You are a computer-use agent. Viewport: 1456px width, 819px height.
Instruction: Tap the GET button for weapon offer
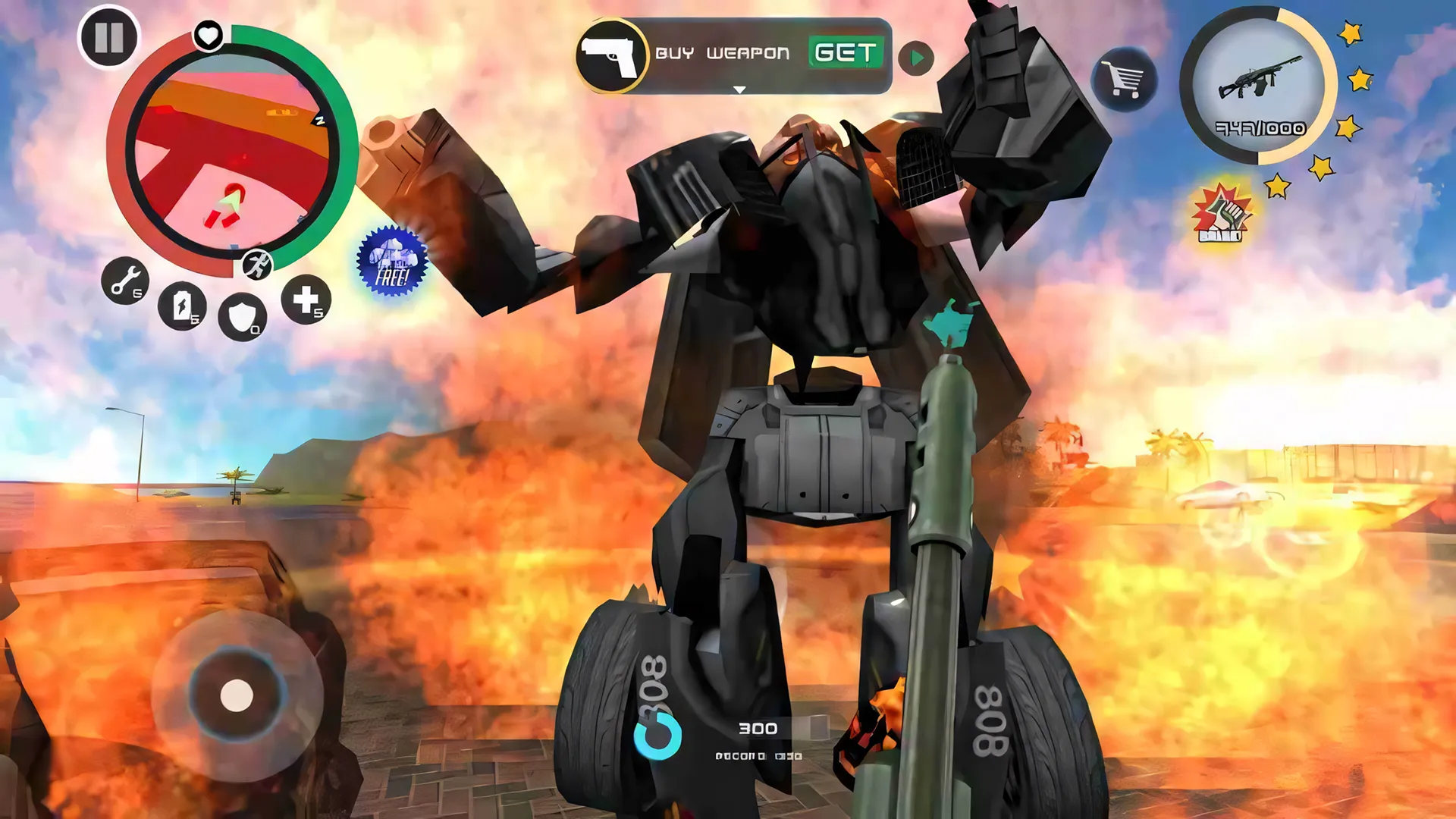pos(846,53)
